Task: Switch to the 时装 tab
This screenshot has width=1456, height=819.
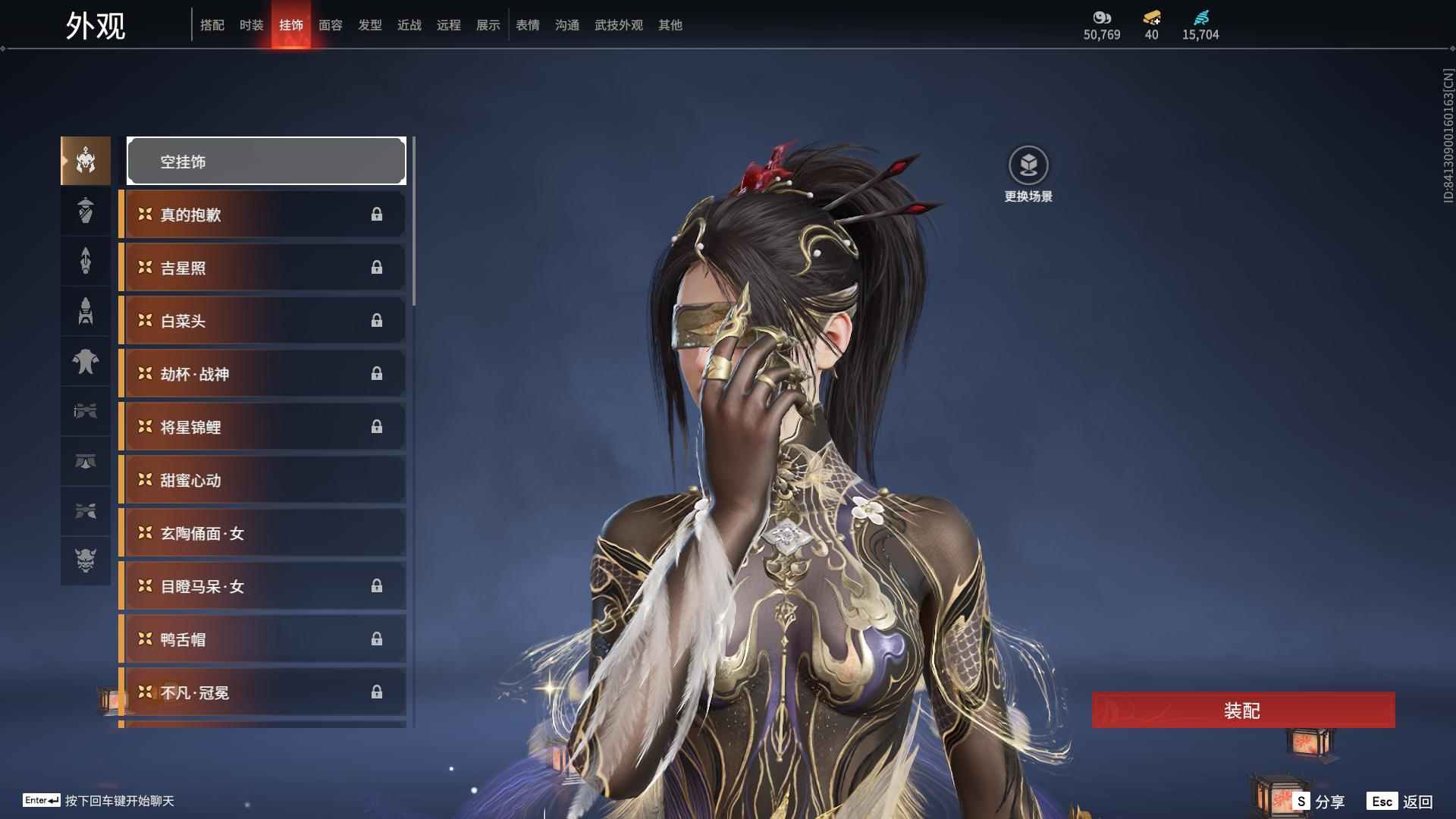Action: (x=251, y=25)
